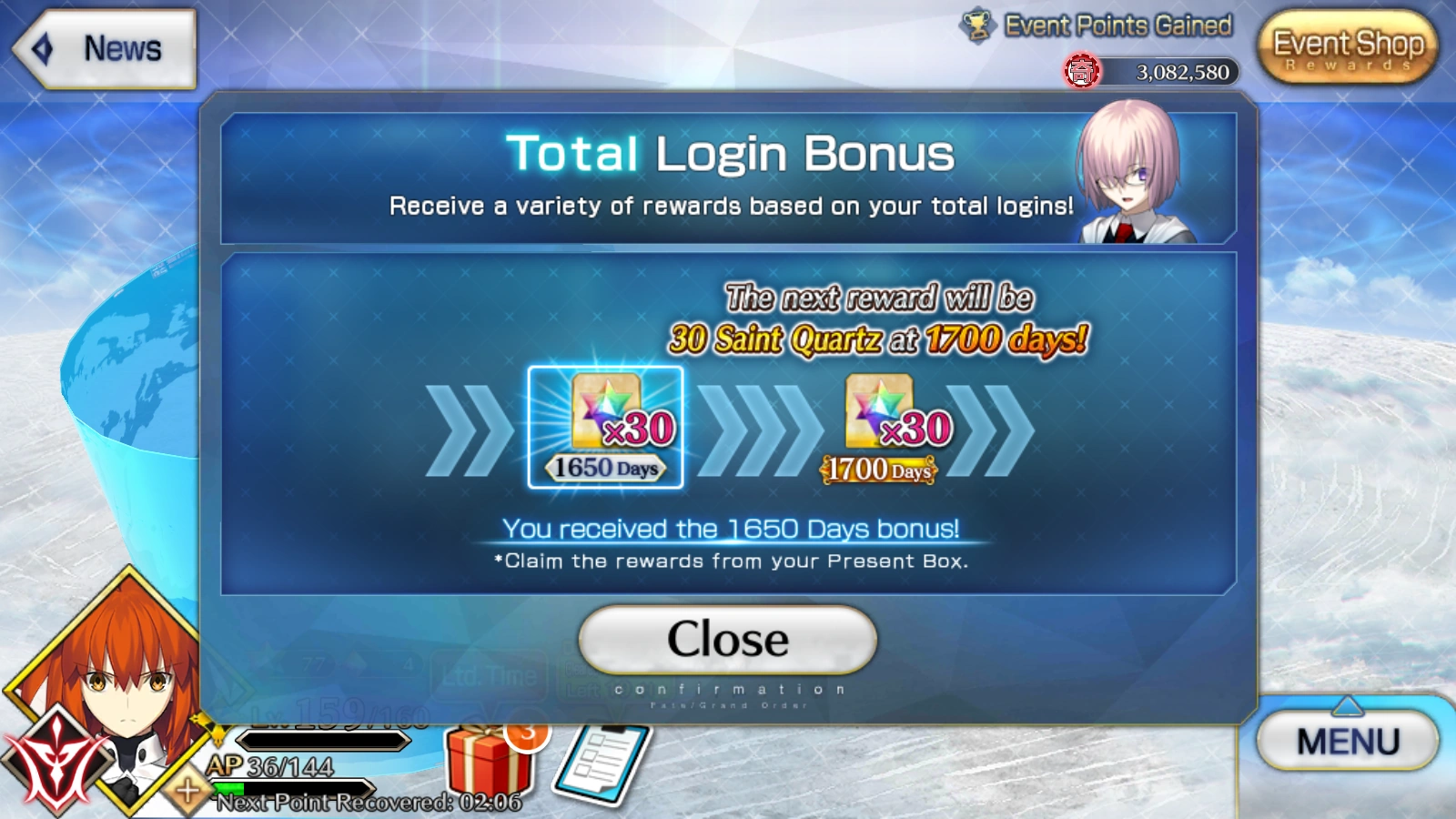
Task: Close the Total Login Bonus dialog
Action: pos(726,639)
